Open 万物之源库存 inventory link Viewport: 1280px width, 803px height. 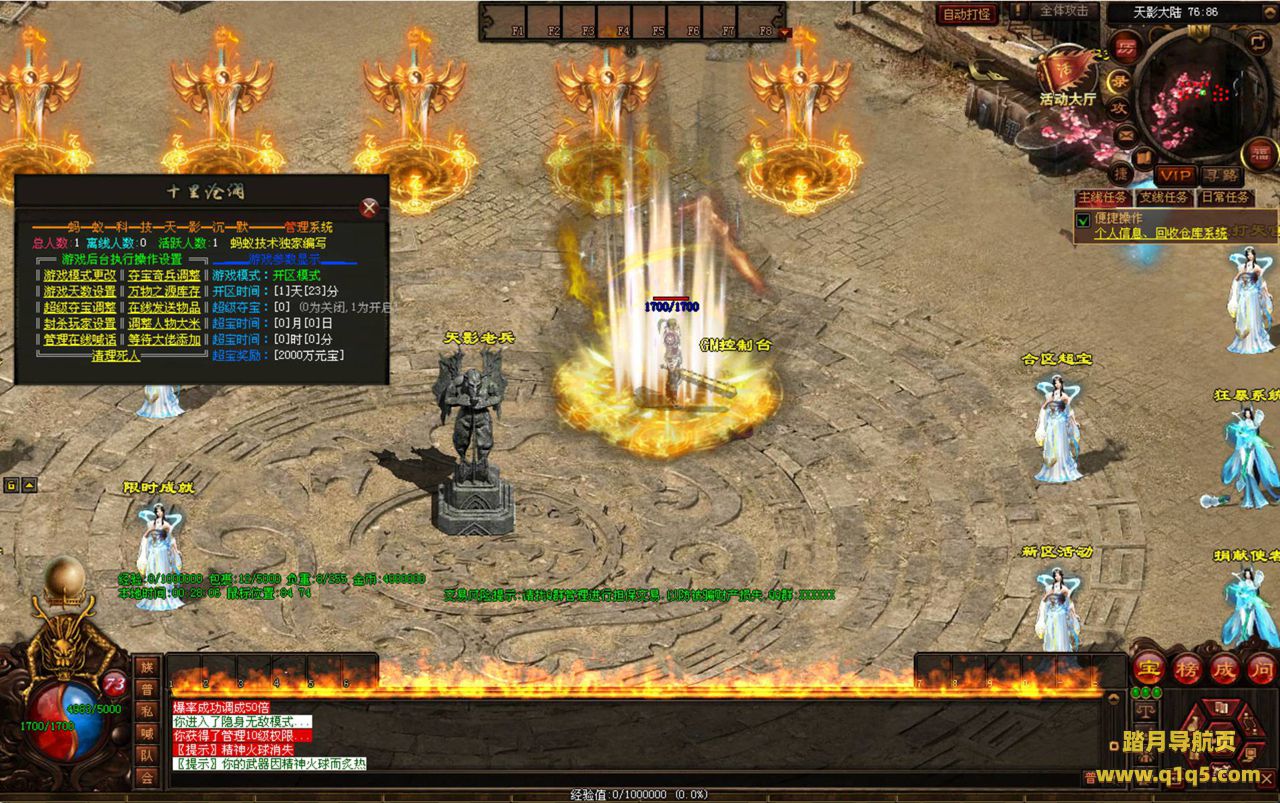tap(164, 291)
